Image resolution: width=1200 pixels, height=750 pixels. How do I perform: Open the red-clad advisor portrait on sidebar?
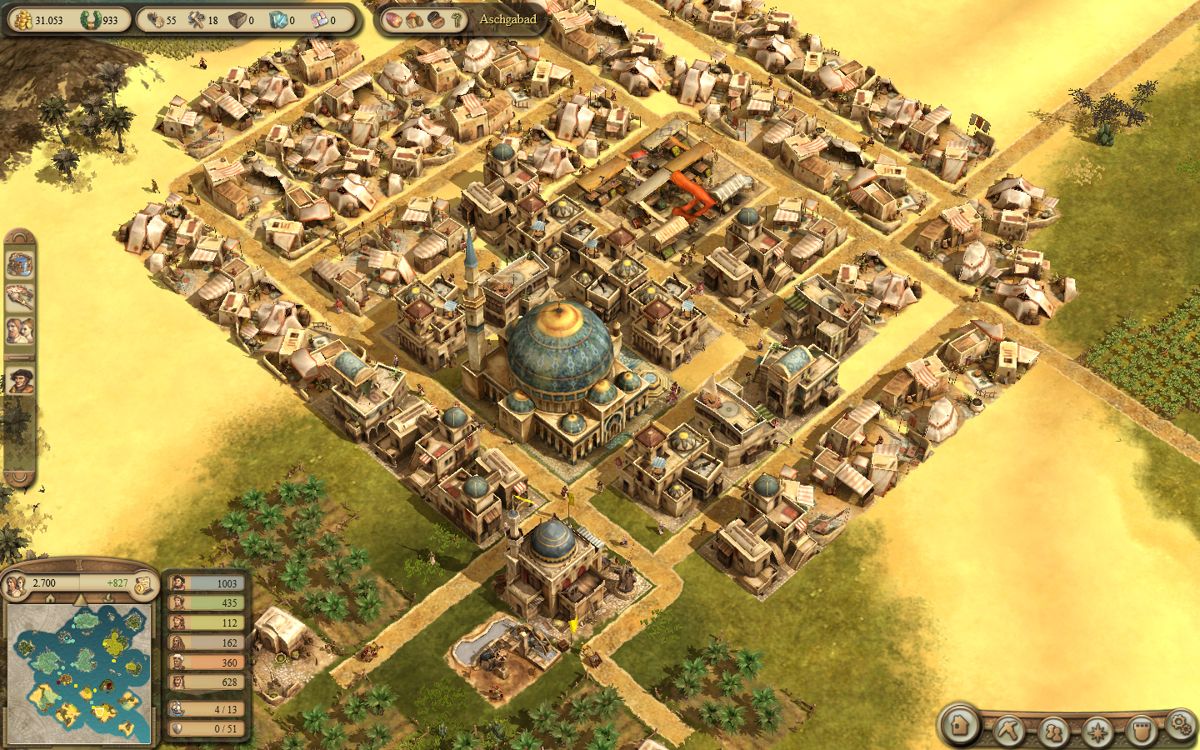pos(20,380)
